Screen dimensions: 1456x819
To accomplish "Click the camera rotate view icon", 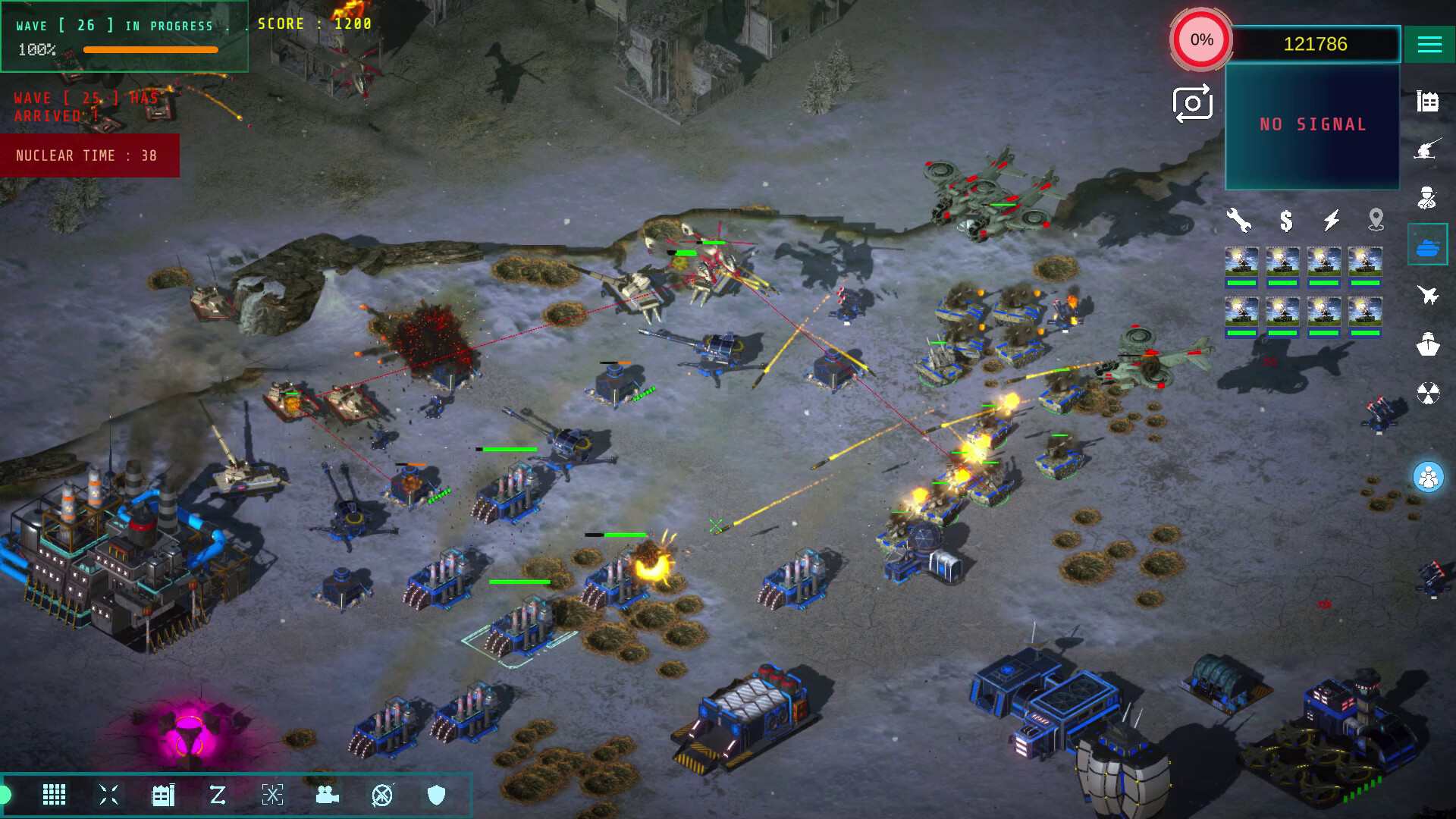I will 1191,104.
